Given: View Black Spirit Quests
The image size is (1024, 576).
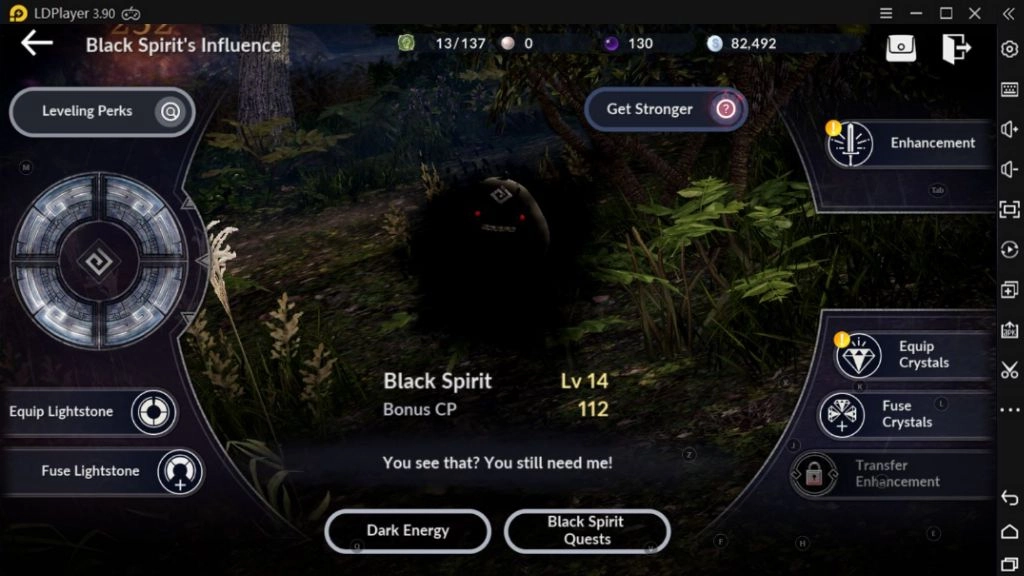Looking at the screenshot, I should click(586, 531).
